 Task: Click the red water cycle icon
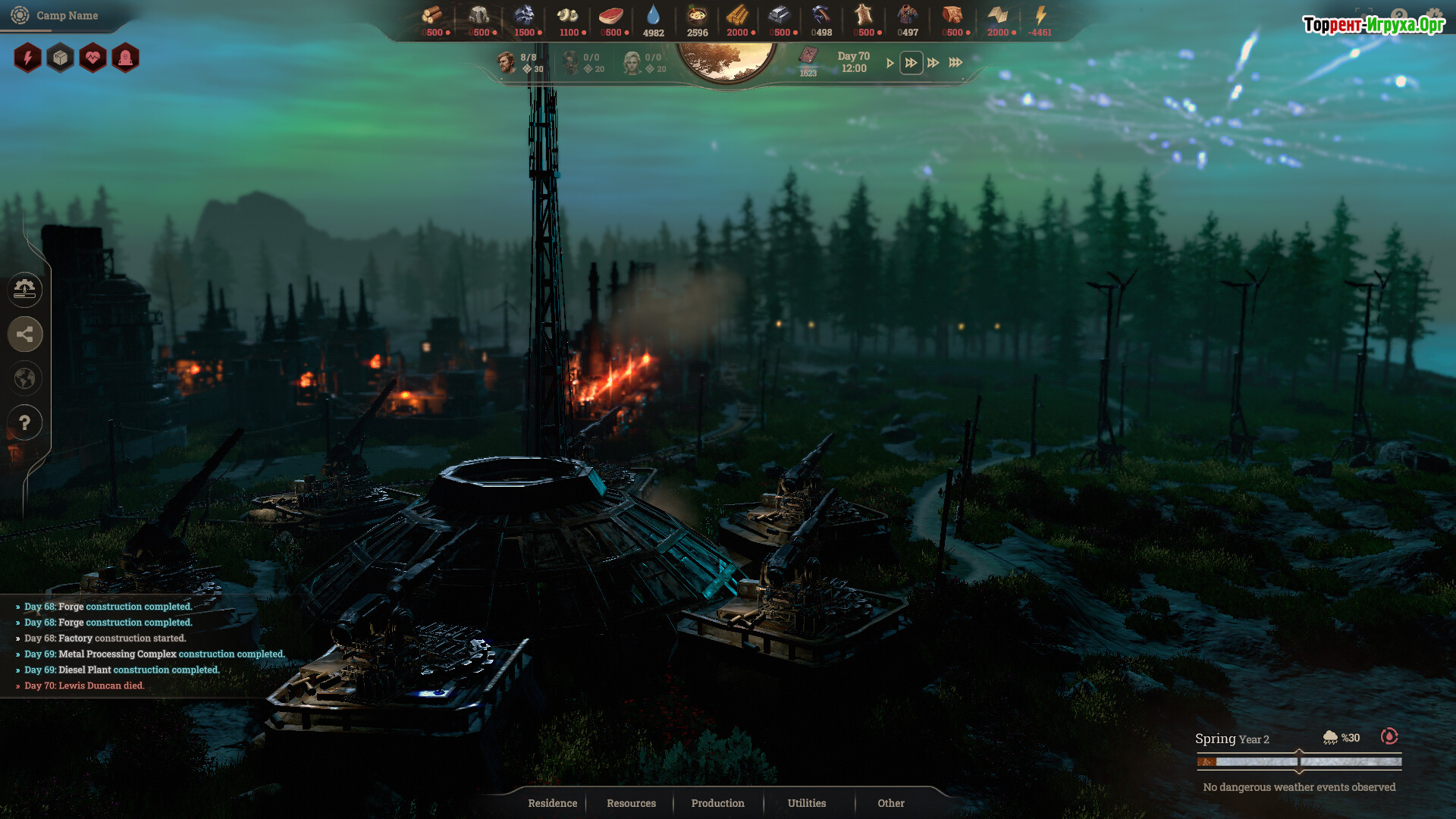point(1389,736)
